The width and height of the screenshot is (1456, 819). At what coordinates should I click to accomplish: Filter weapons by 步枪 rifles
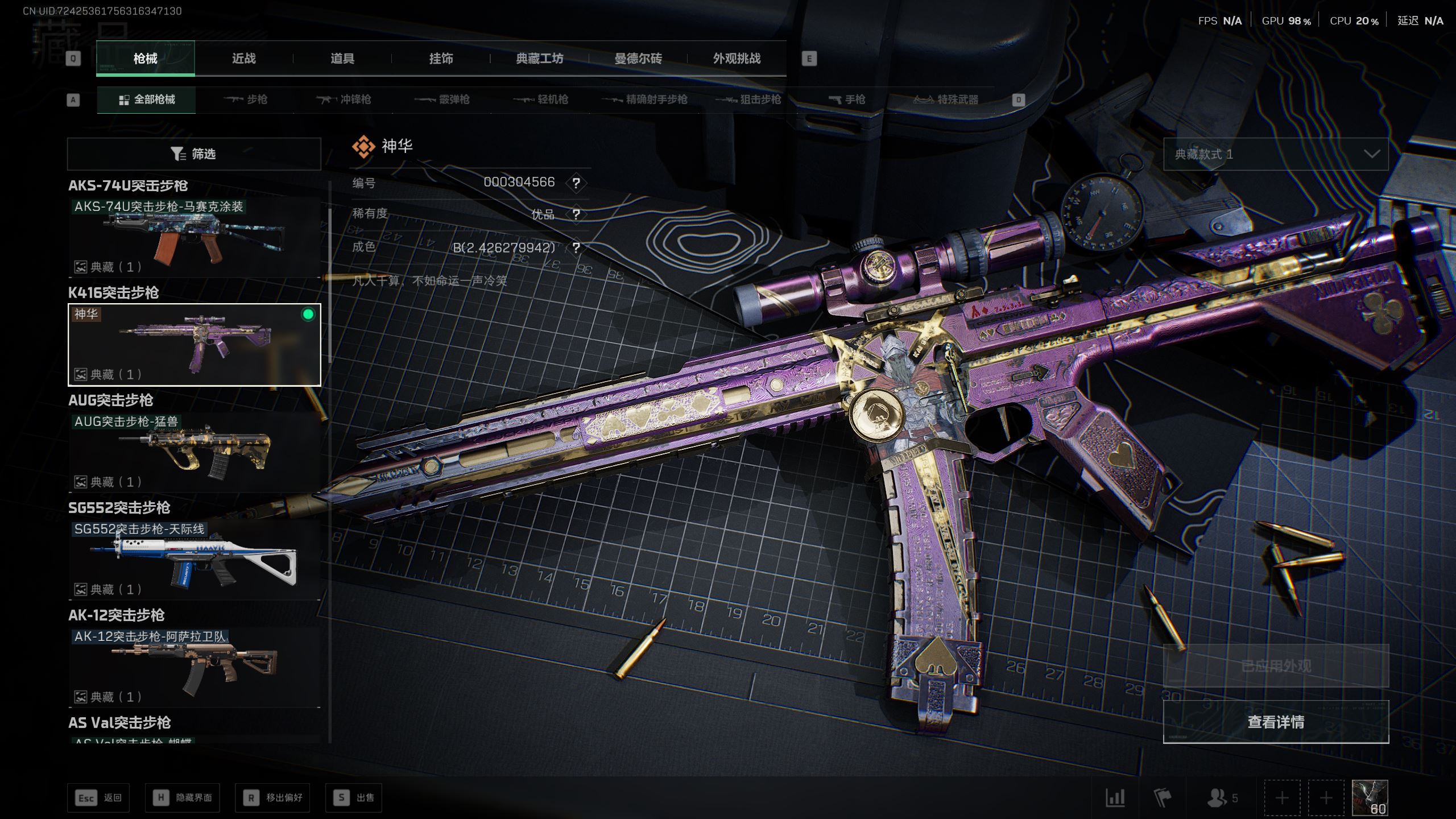[x=246, y=100]
